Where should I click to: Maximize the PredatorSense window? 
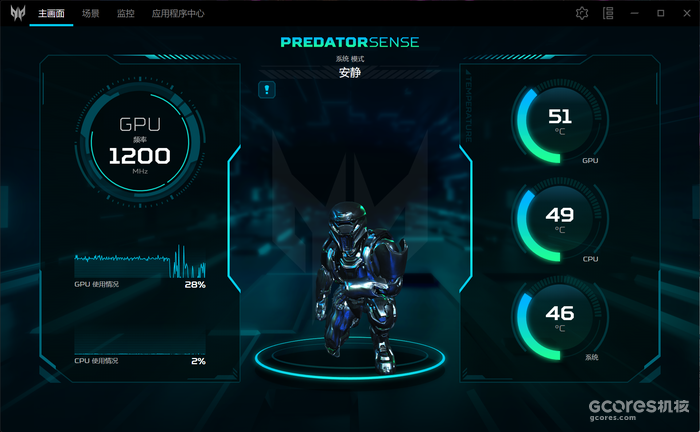(x=660, y=13)
